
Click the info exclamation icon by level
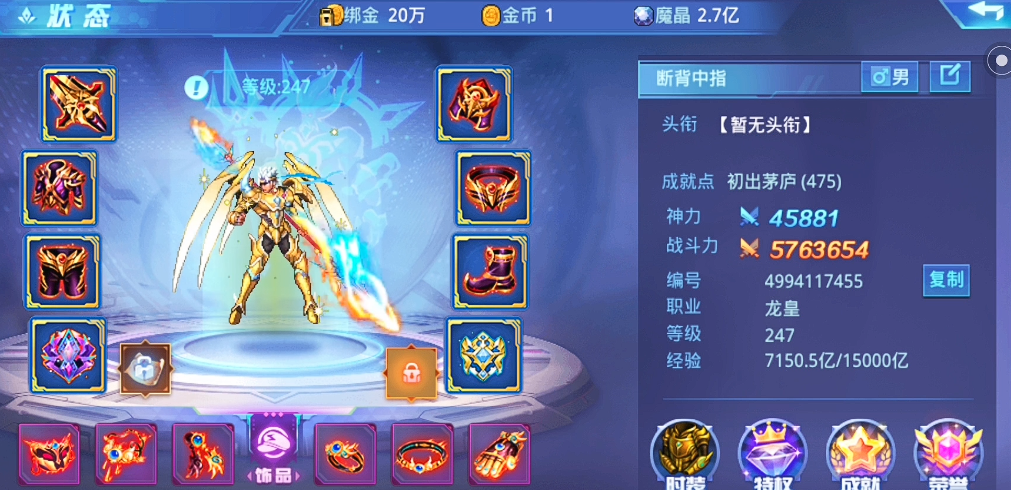[196, 86]
